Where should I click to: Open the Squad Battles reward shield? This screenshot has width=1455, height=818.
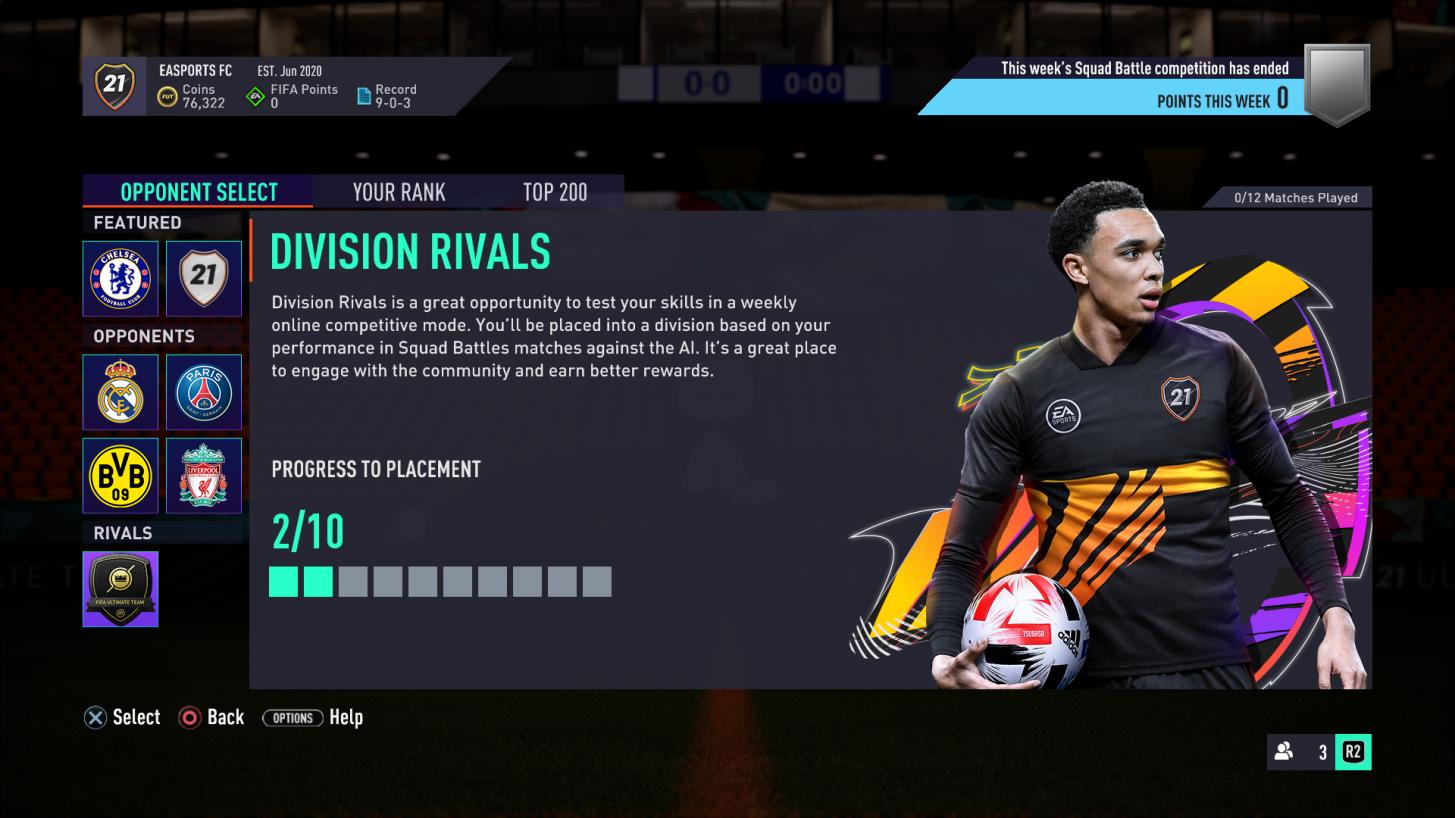pyautogui.click(x=1337, y=85)
